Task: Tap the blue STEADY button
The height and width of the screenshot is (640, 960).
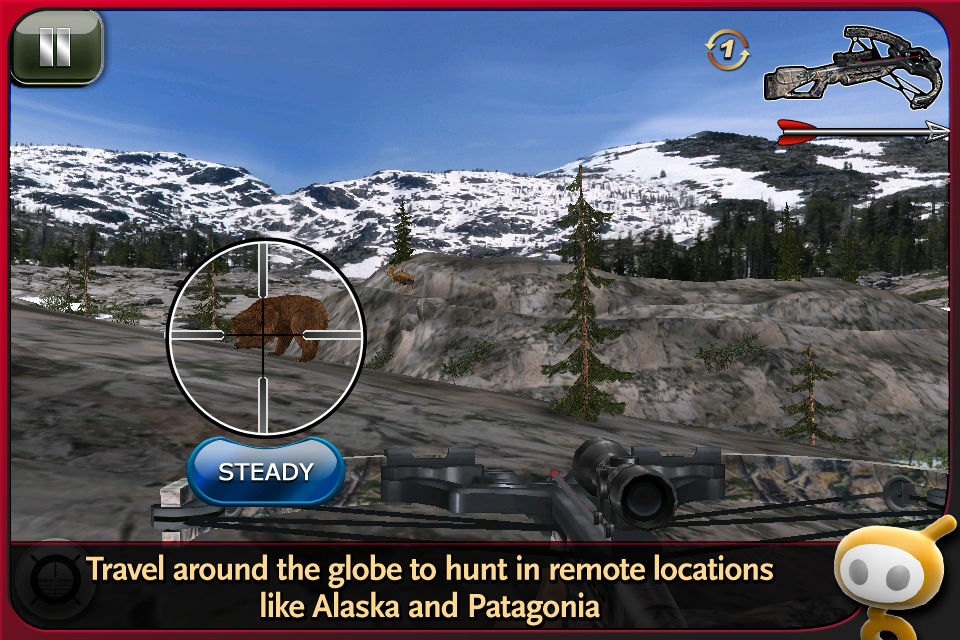Action: 266,471
